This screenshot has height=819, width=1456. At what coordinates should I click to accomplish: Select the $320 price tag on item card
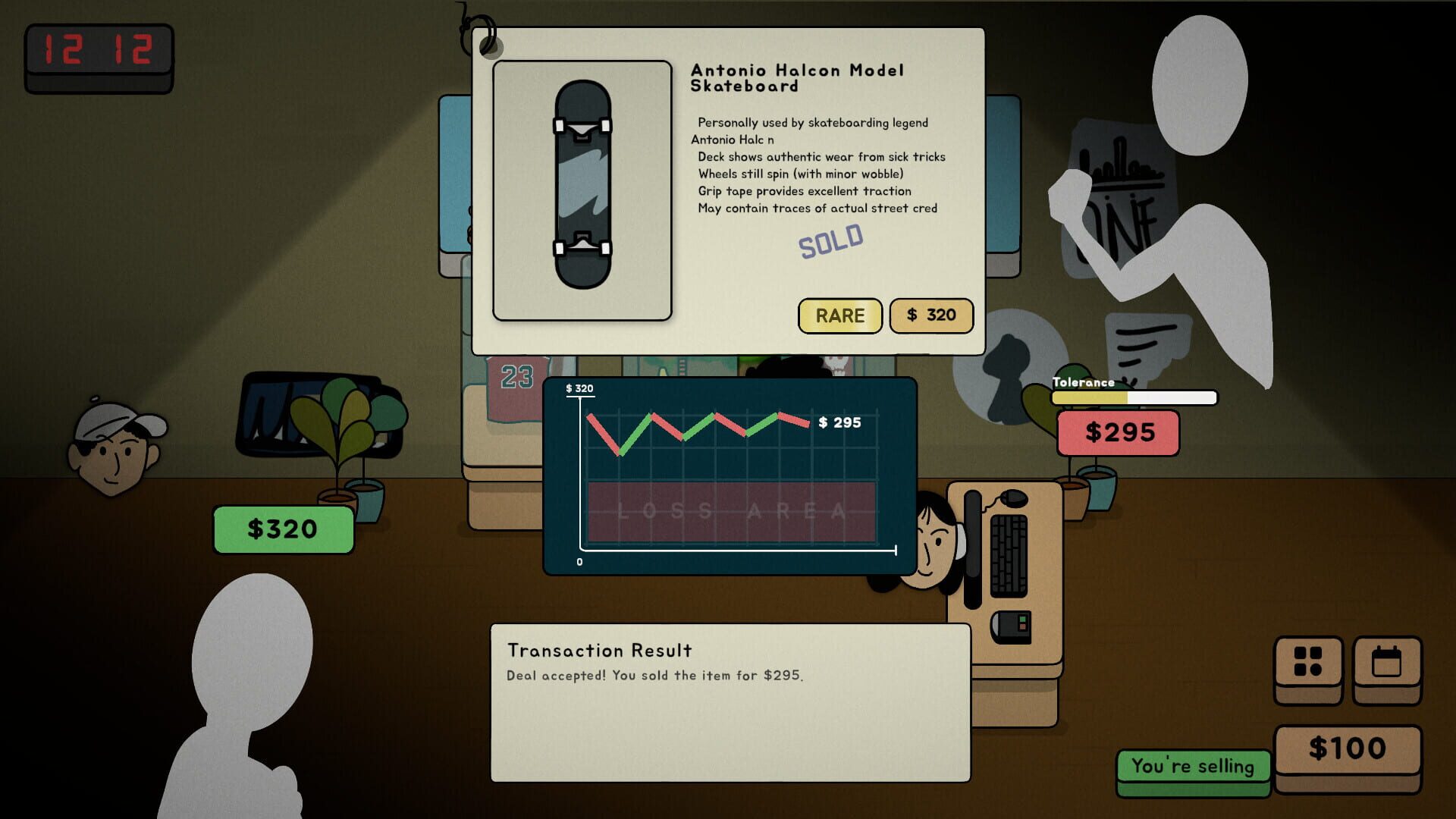click(931, 316)
